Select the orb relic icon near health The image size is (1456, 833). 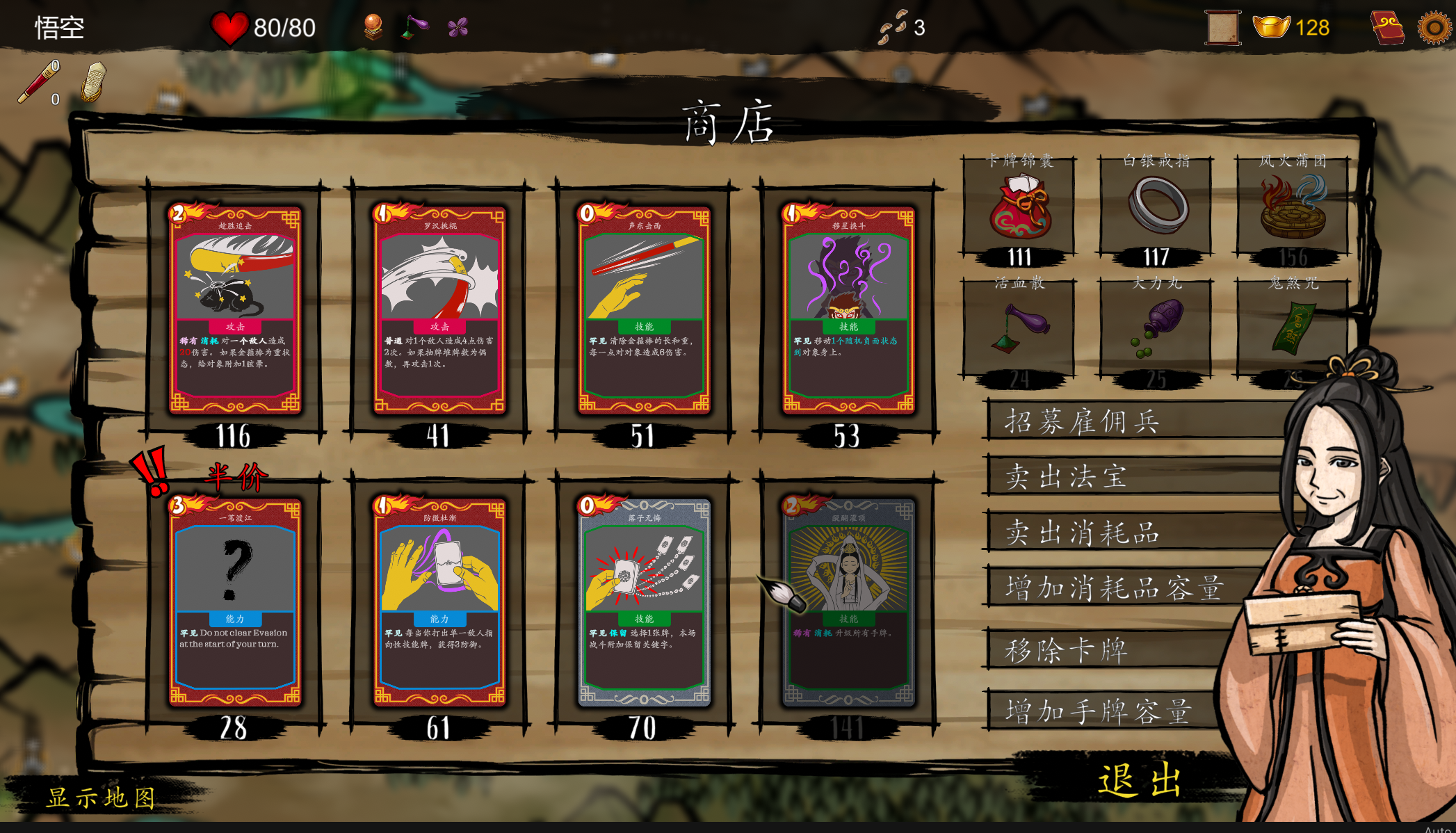(x=373, y=27)
